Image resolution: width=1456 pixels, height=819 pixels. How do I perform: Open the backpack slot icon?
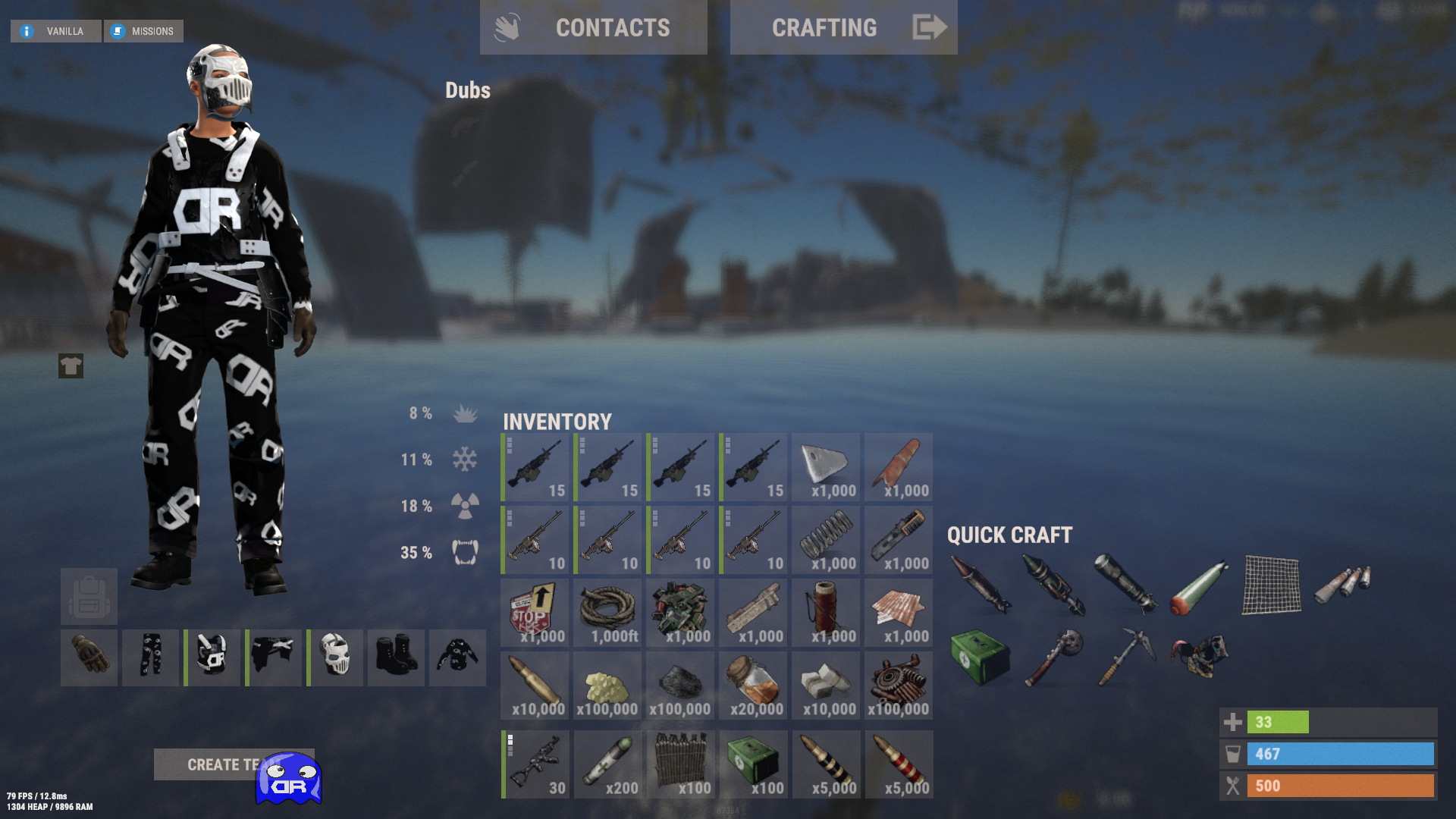[89, 596]
